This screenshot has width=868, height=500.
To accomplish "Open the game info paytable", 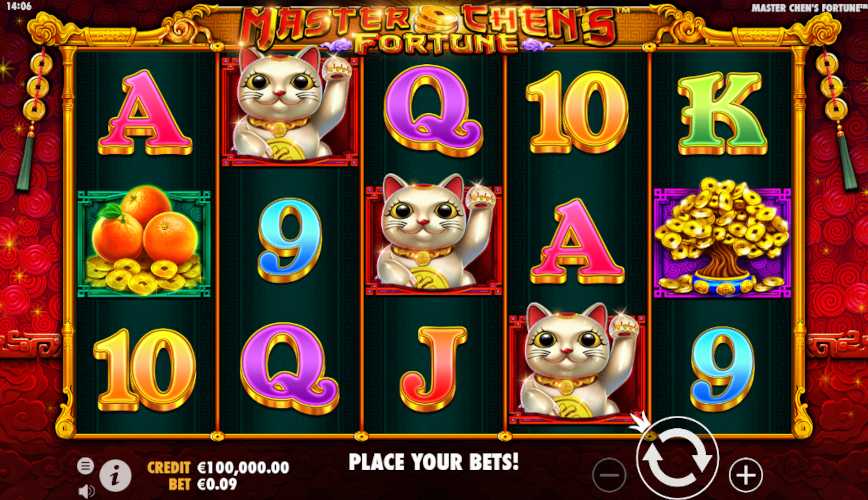I will click(x=115, y=473).
